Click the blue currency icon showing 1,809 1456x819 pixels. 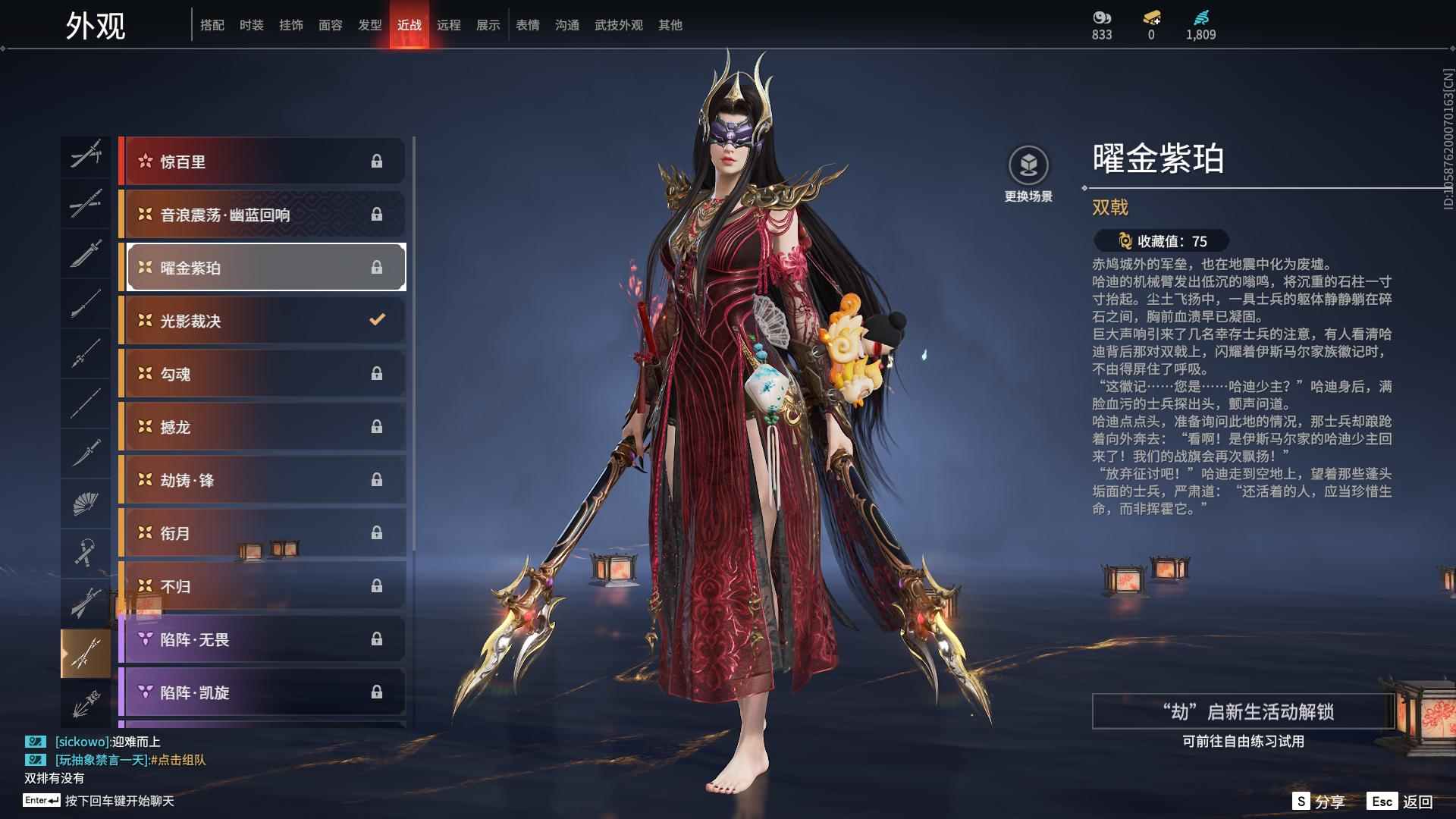tap(1200, 17)
